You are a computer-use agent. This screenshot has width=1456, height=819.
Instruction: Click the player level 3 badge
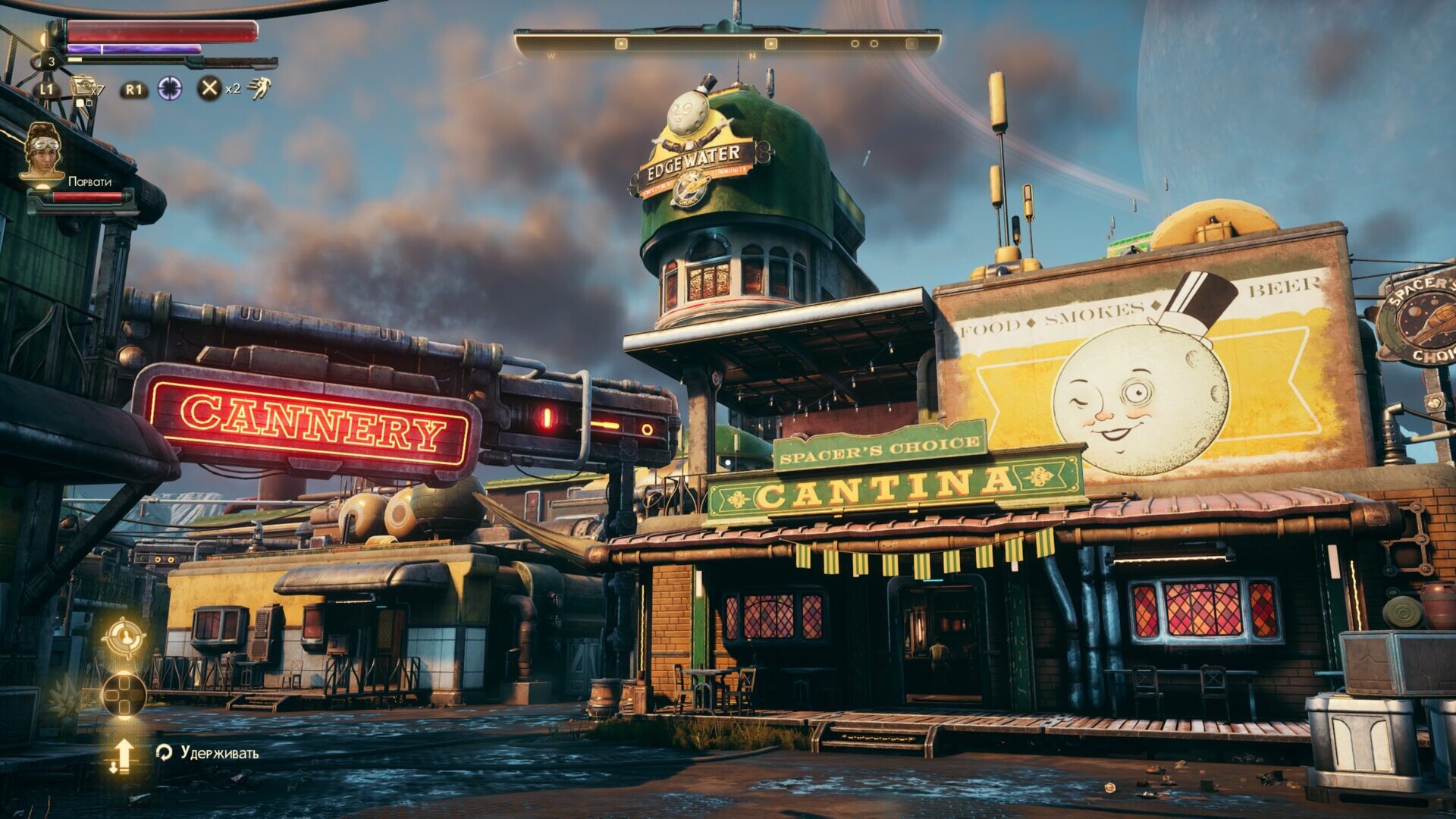(x=51, y=62)
